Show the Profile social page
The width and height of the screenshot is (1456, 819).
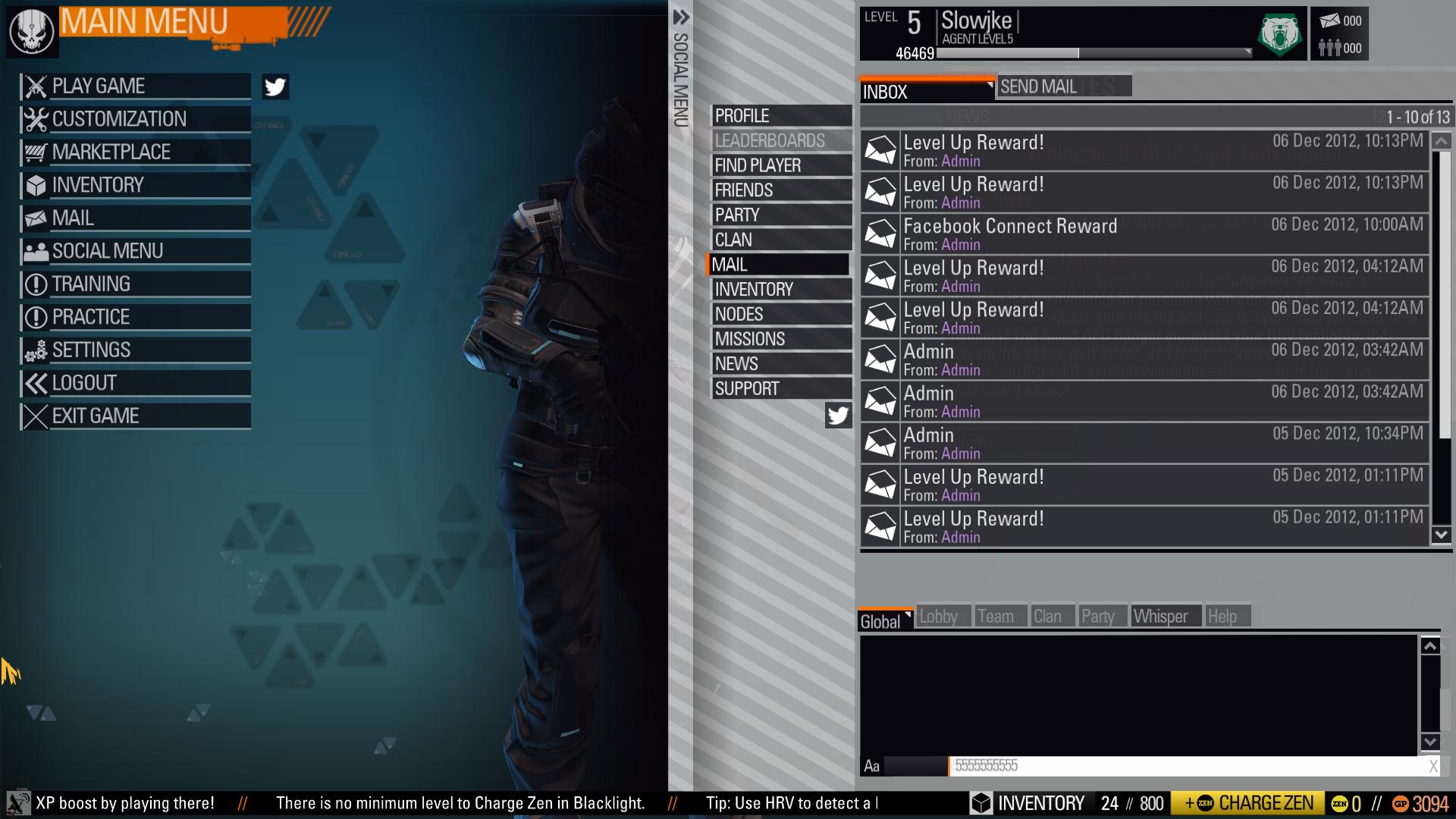(x=781, y=116)
